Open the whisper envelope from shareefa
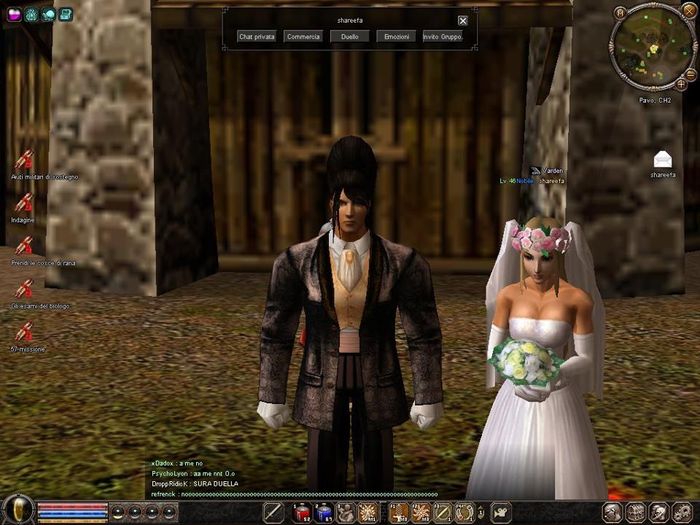This screenshot has width=700, height=525. 663,159
